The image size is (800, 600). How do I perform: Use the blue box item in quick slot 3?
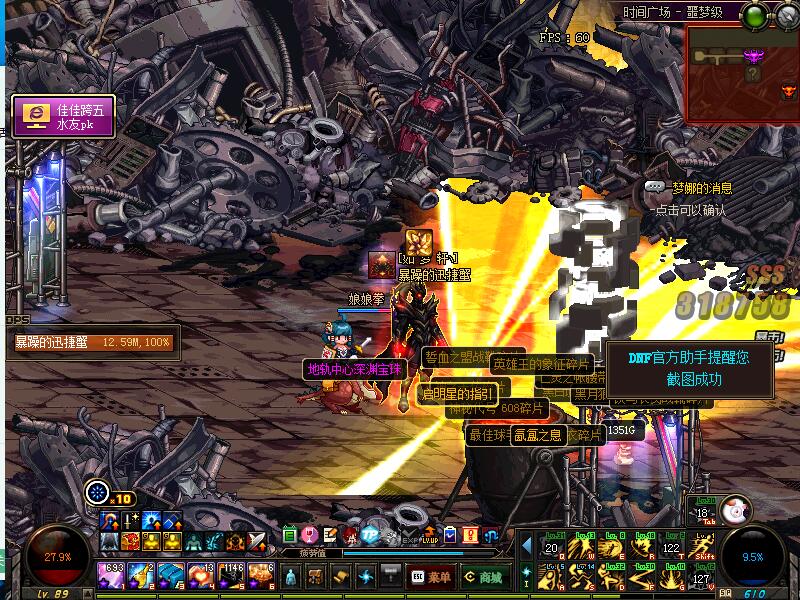(171, 575)
